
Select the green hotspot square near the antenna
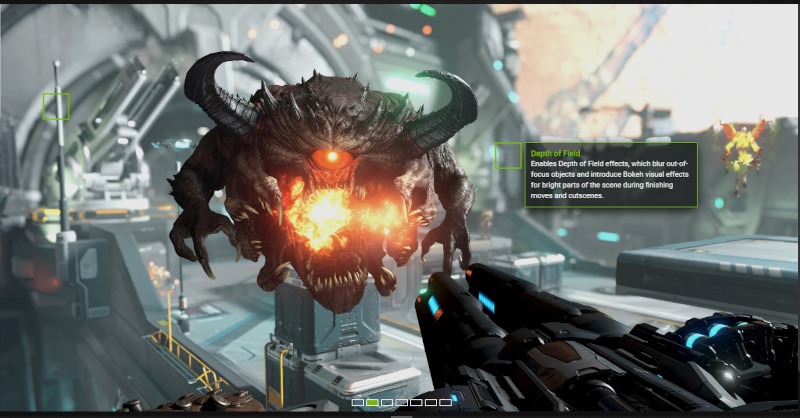click(x=56, y=106)
